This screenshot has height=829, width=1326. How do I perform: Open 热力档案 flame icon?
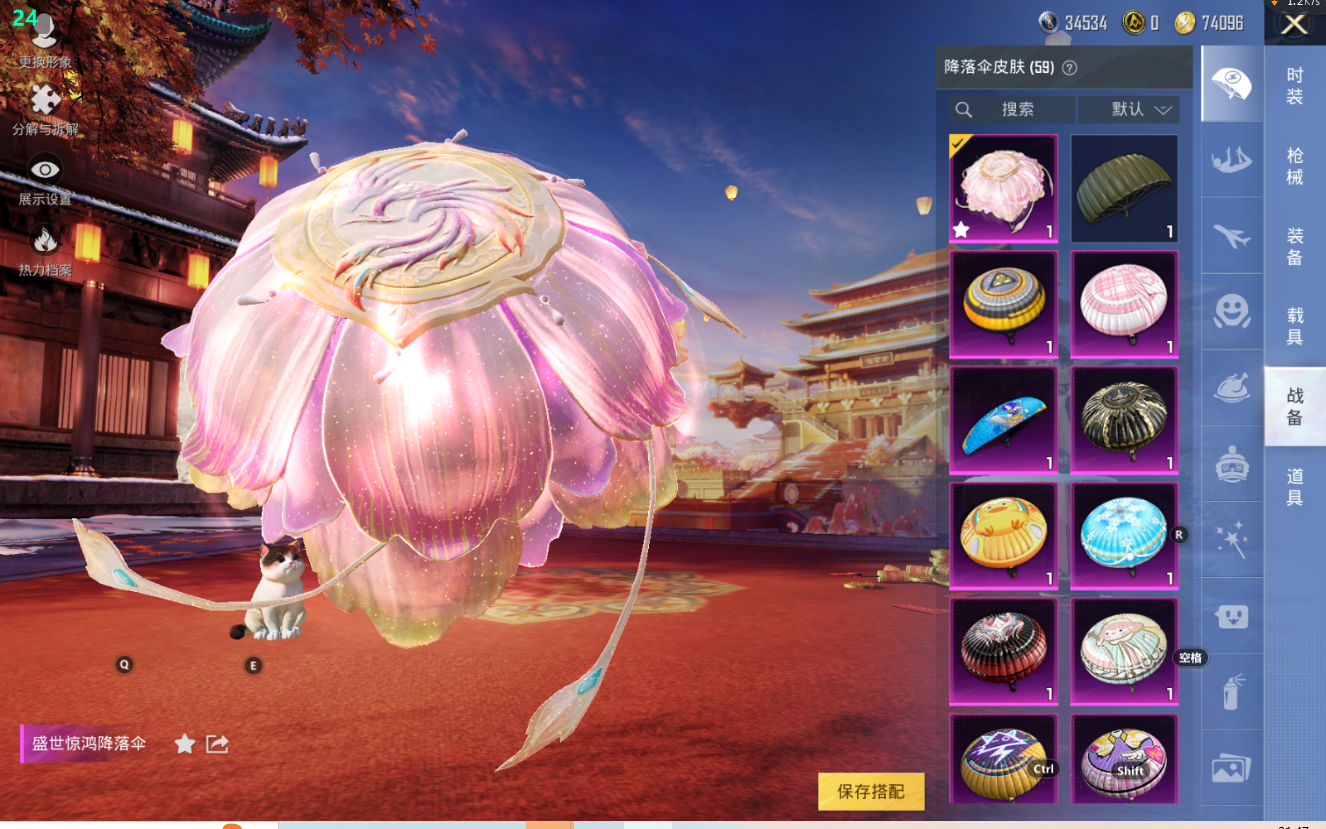pyautogui.click(x=45, y=250)
